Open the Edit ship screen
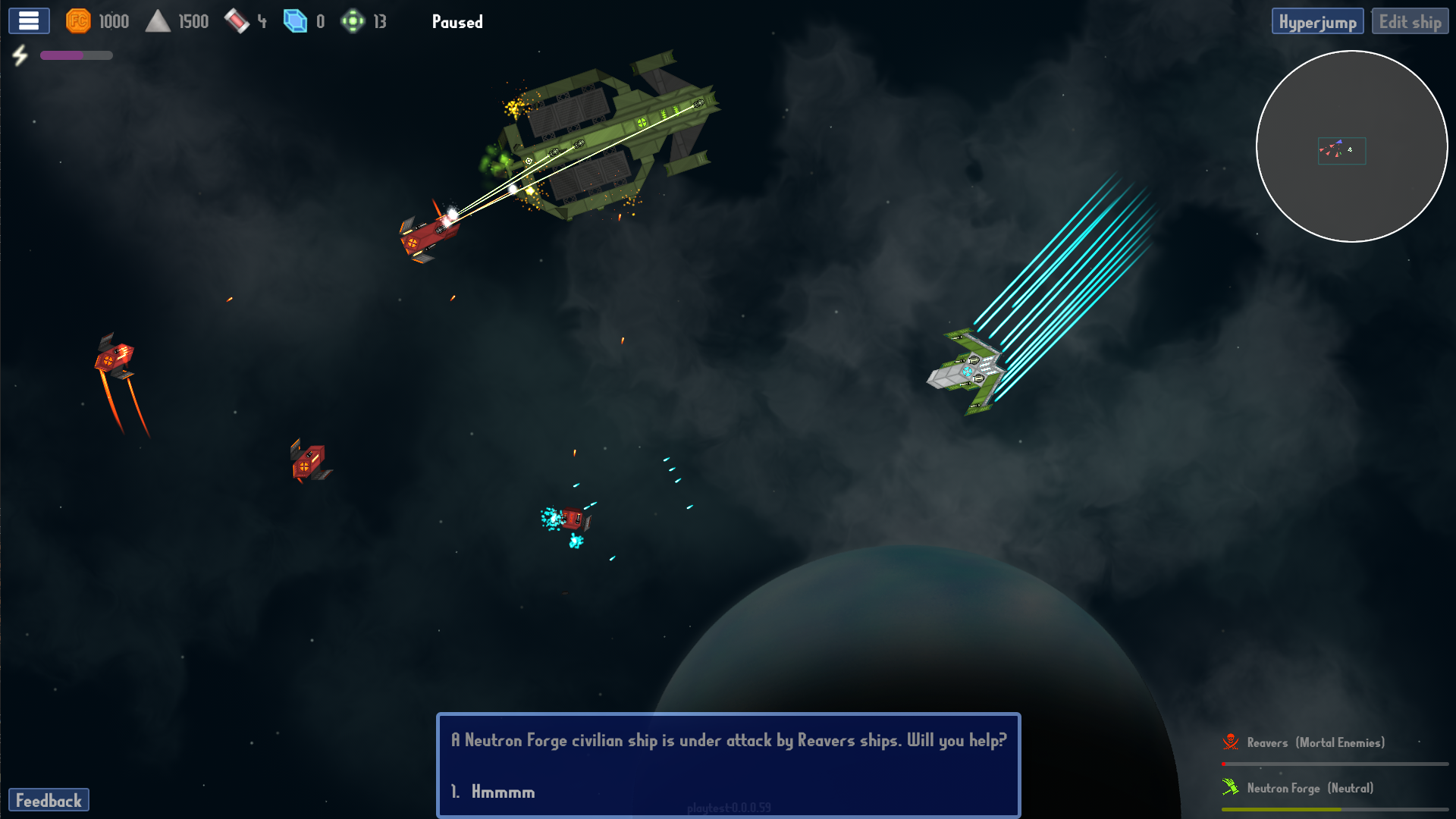 [1410, 20]
